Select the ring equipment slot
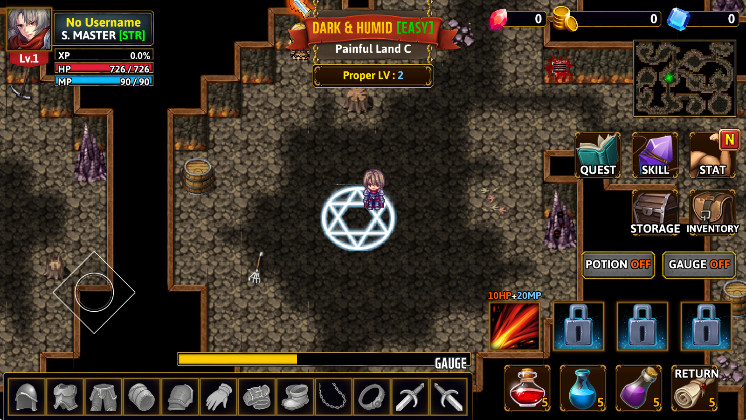 (370, 397)
